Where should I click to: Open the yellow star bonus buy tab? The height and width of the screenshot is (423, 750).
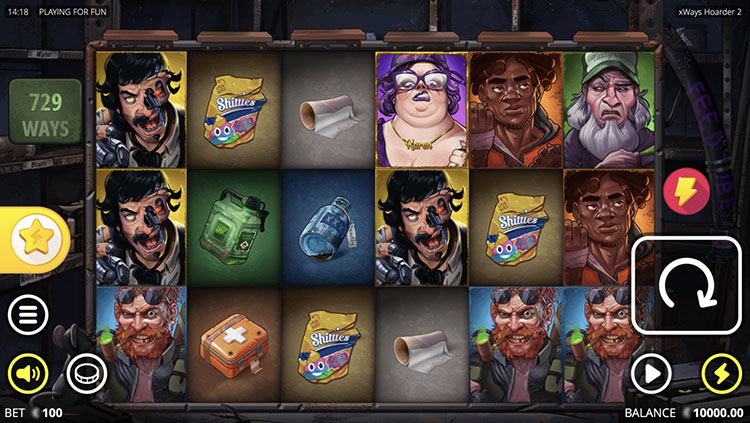38,238
